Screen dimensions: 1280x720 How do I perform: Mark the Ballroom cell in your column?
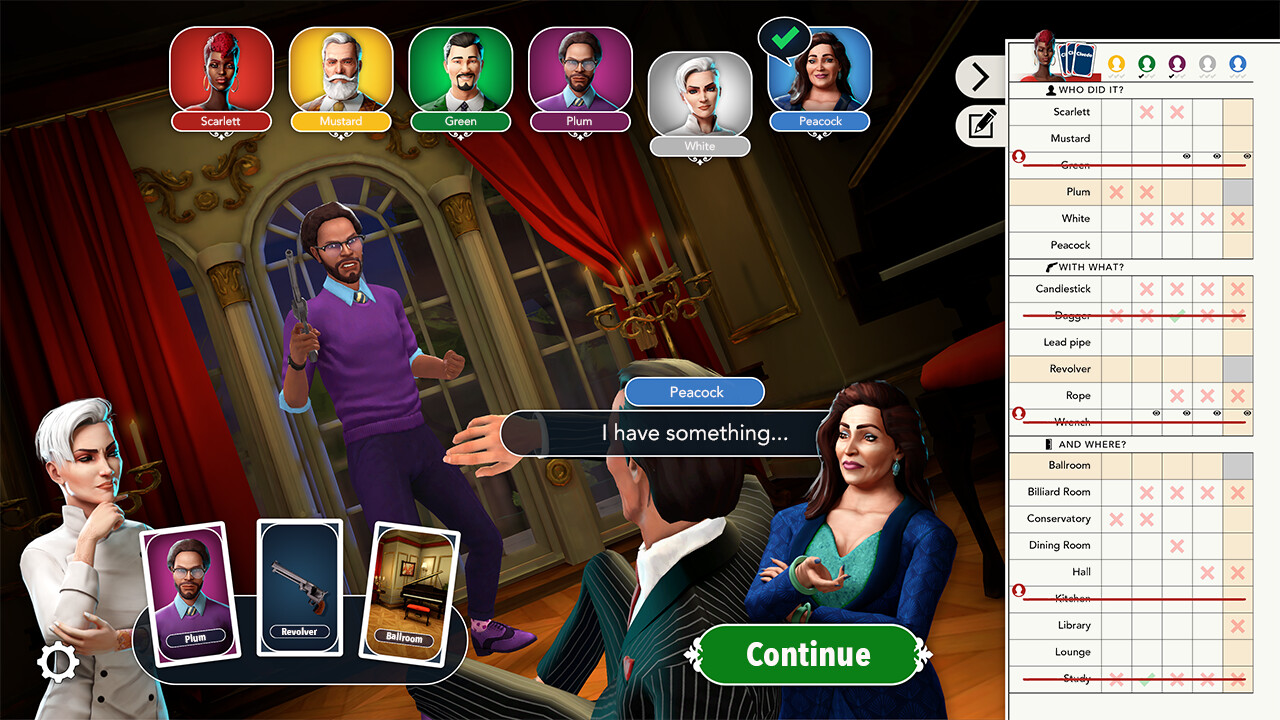[x=1237, y=465]
